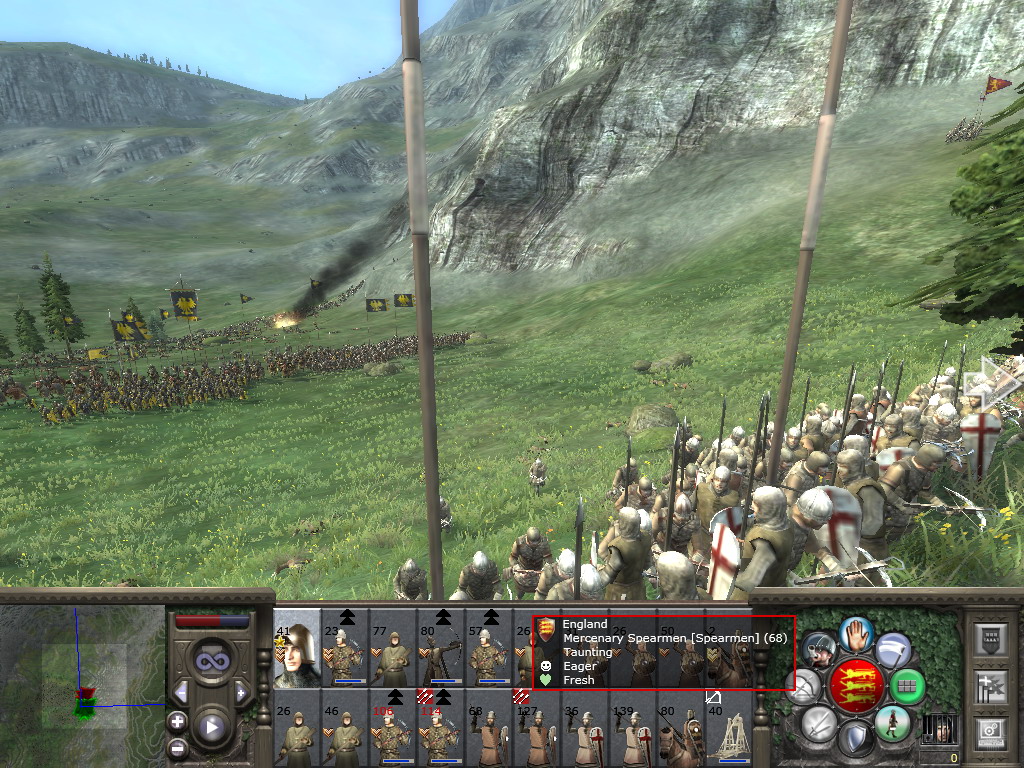Zoom in the minimap with plus button

(x=177, y=720)
